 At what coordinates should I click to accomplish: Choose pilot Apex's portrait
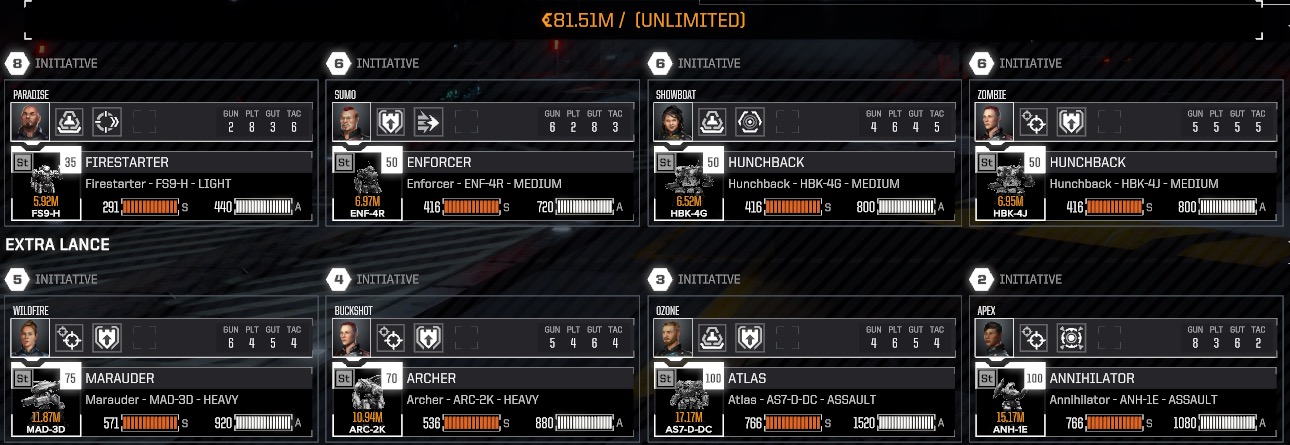[x=994, y=338]
